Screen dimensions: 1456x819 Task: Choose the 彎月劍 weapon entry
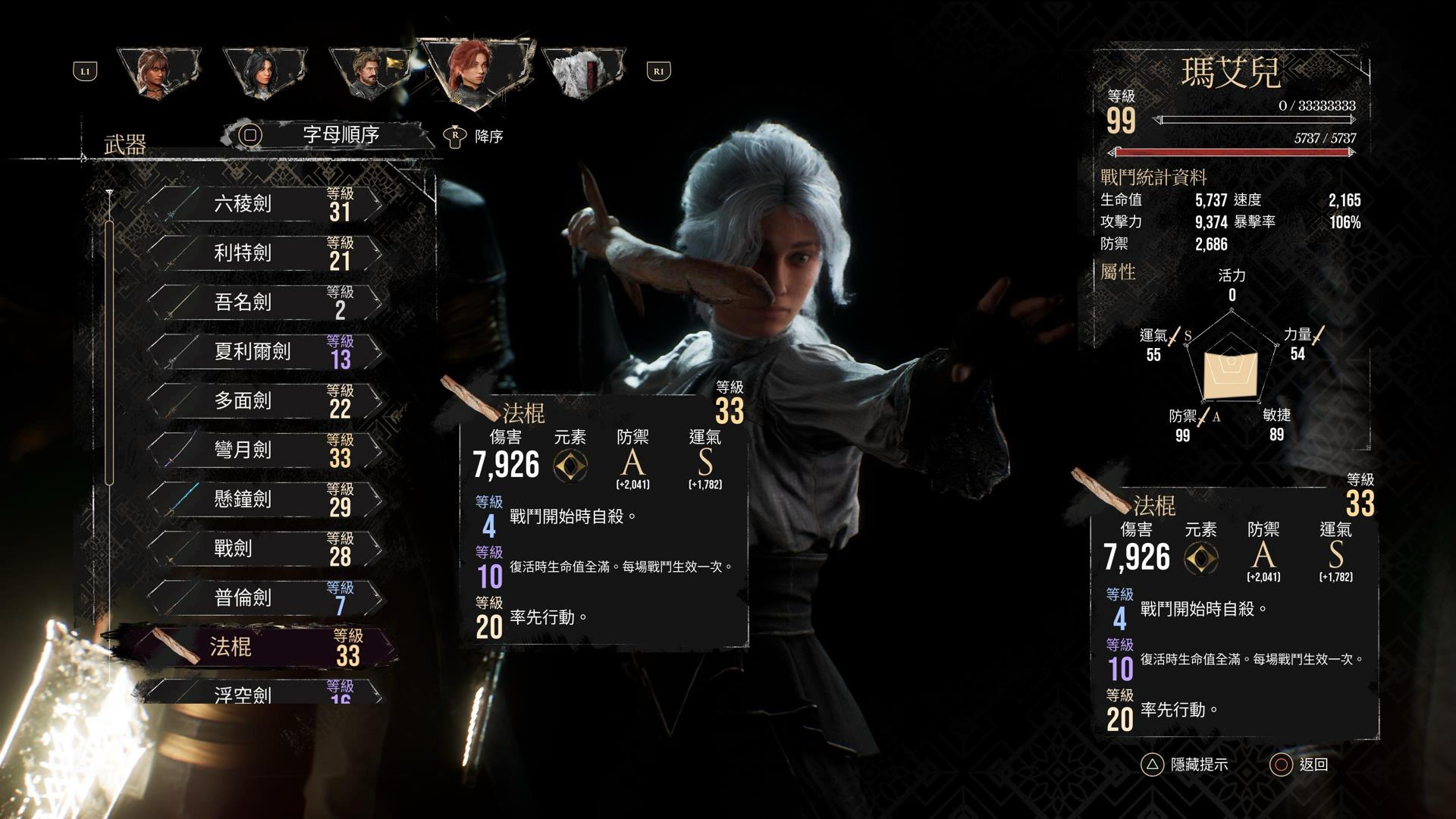[262, 450]
